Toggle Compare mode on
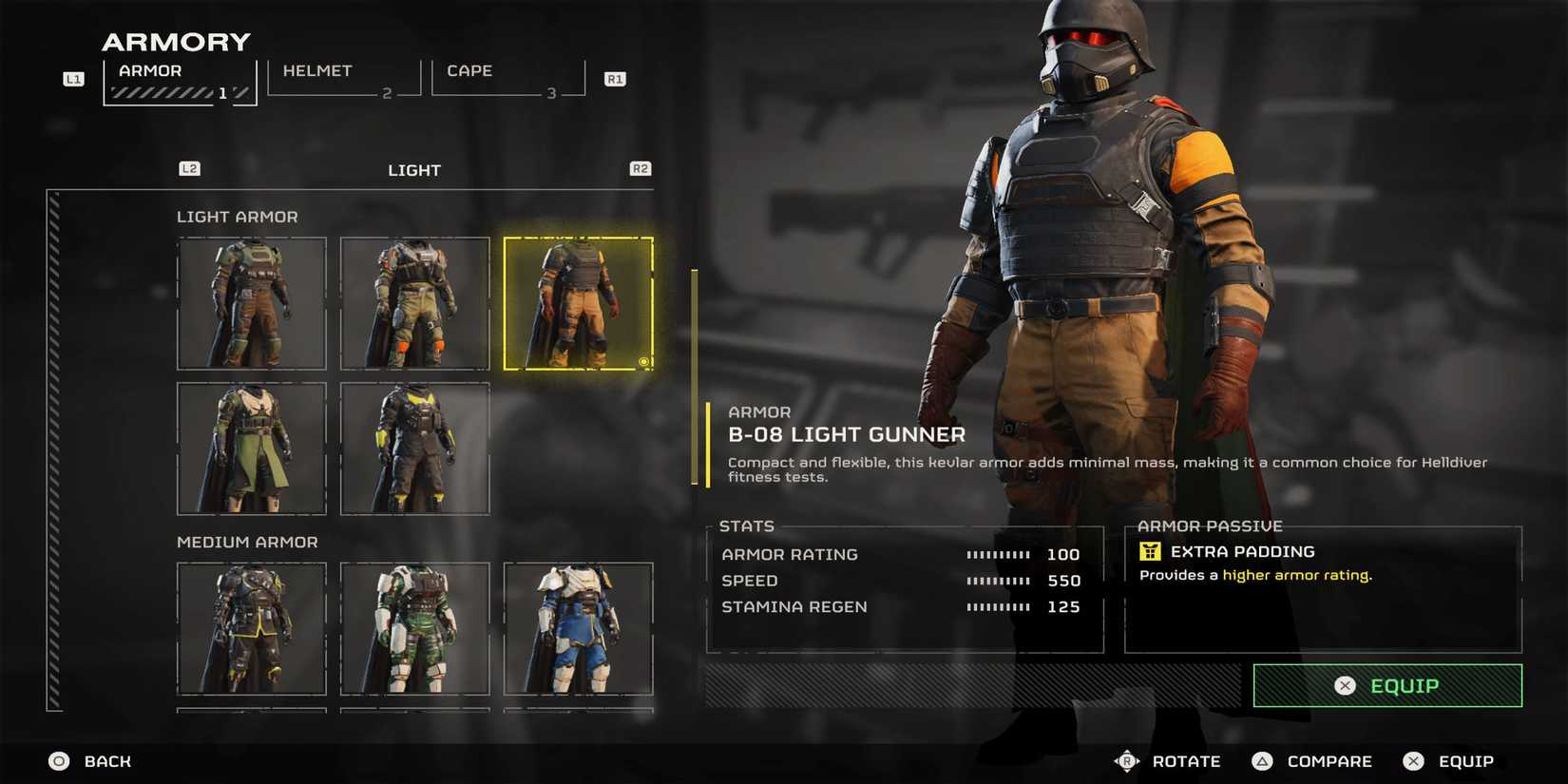 (x=1328, y=761)
